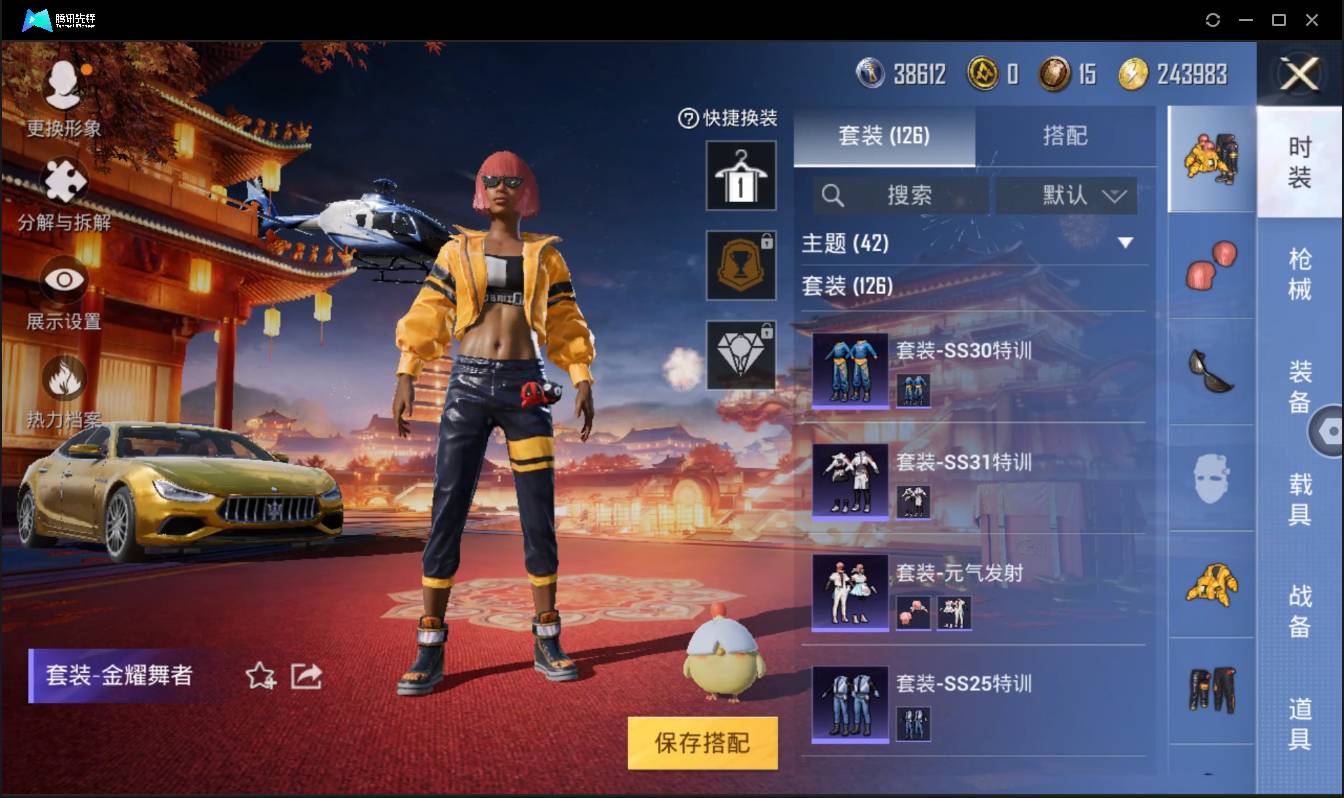Screen dimensions: 1344x798
Task: Open the 更换形象 avatar change panel
Action: [x=62, y=90]
